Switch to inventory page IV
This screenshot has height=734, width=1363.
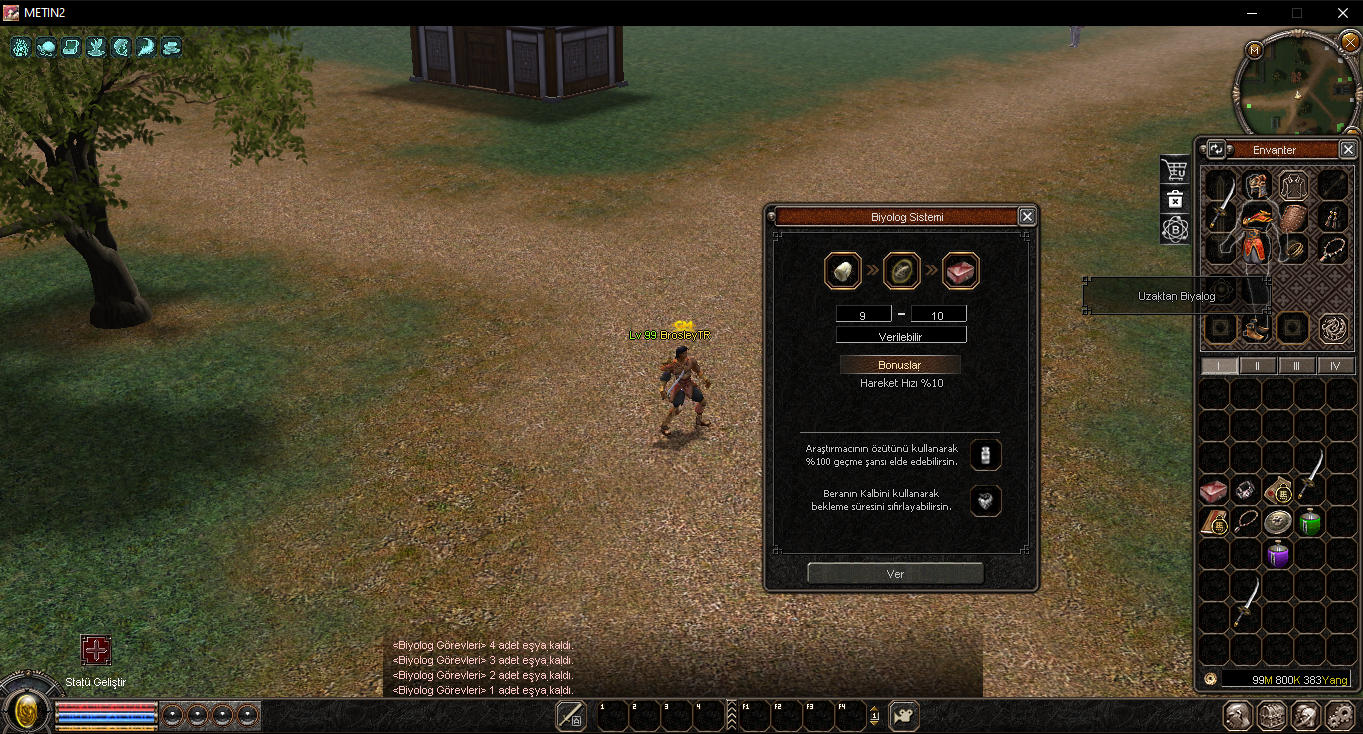pos(1335,366)
